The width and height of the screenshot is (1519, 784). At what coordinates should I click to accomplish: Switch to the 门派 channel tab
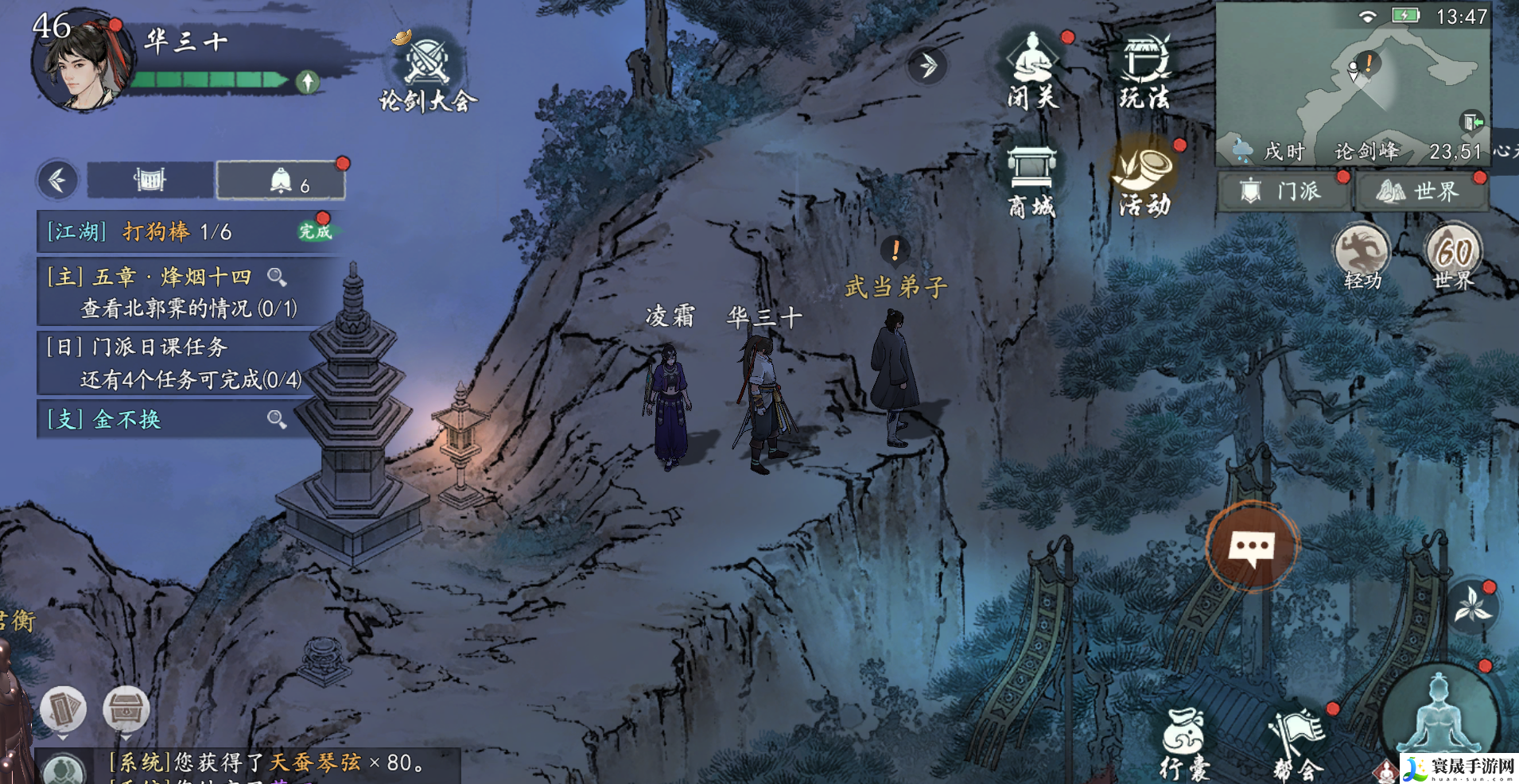pyautogui.click(x=1283, y=192)
